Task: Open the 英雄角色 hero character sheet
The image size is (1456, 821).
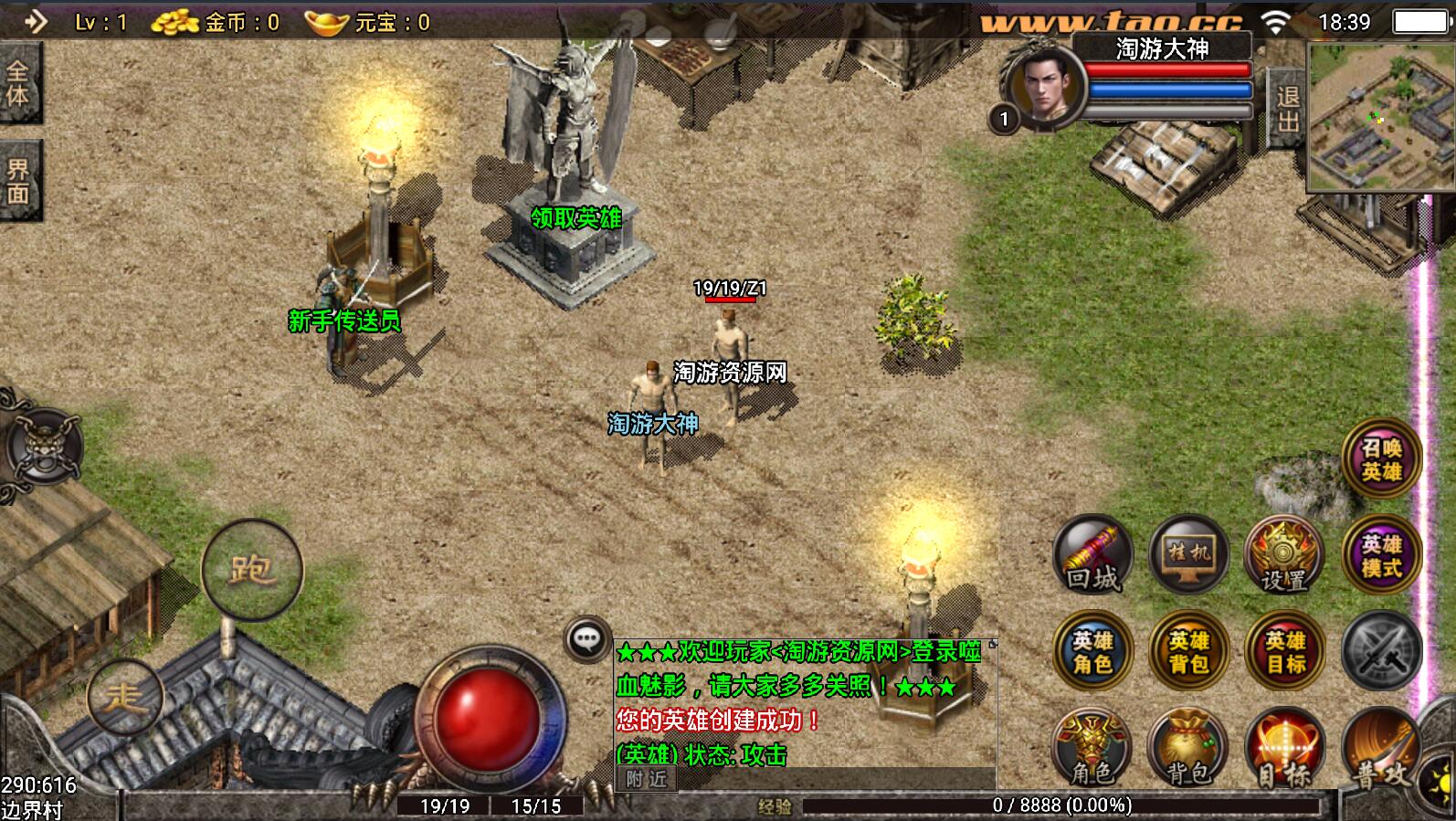Action: click(x=1093, y=652)
